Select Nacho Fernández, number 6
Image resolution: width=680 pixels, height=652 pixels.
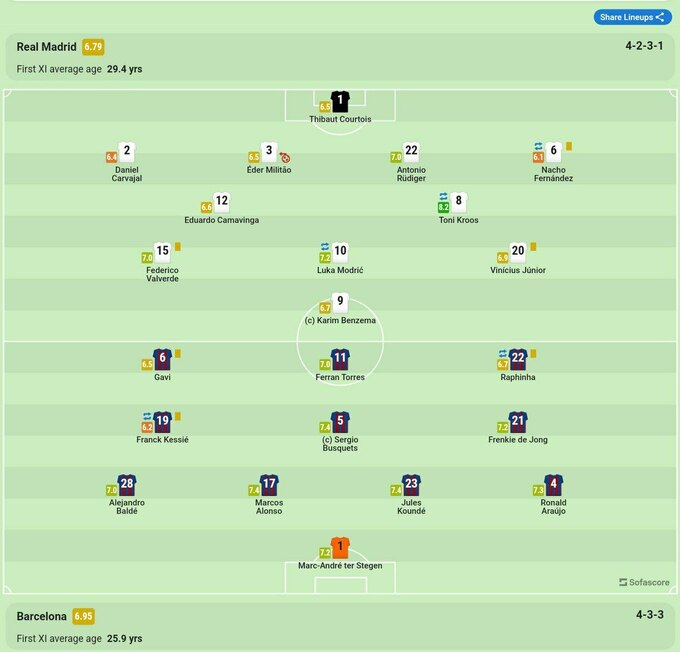coord(553,152)
